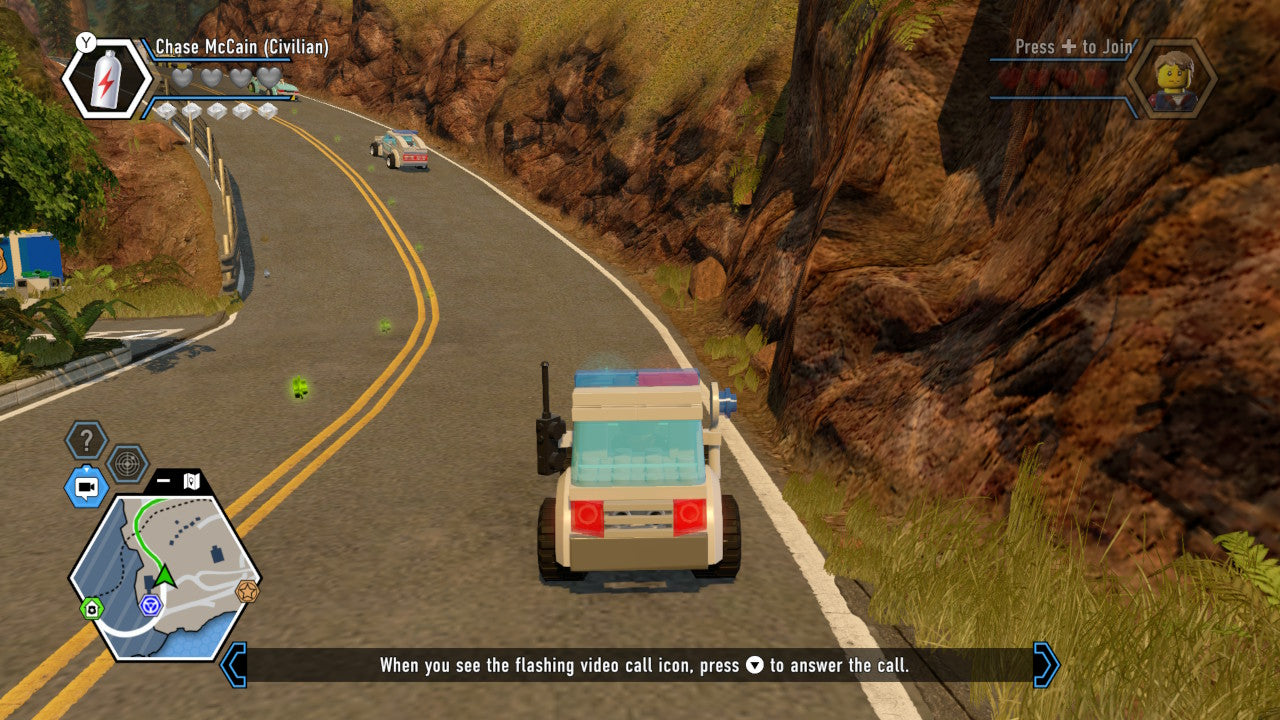Click the folded map icon above the minimap
The width and height of the screenshot is (1280, 720).
(191, 480)
